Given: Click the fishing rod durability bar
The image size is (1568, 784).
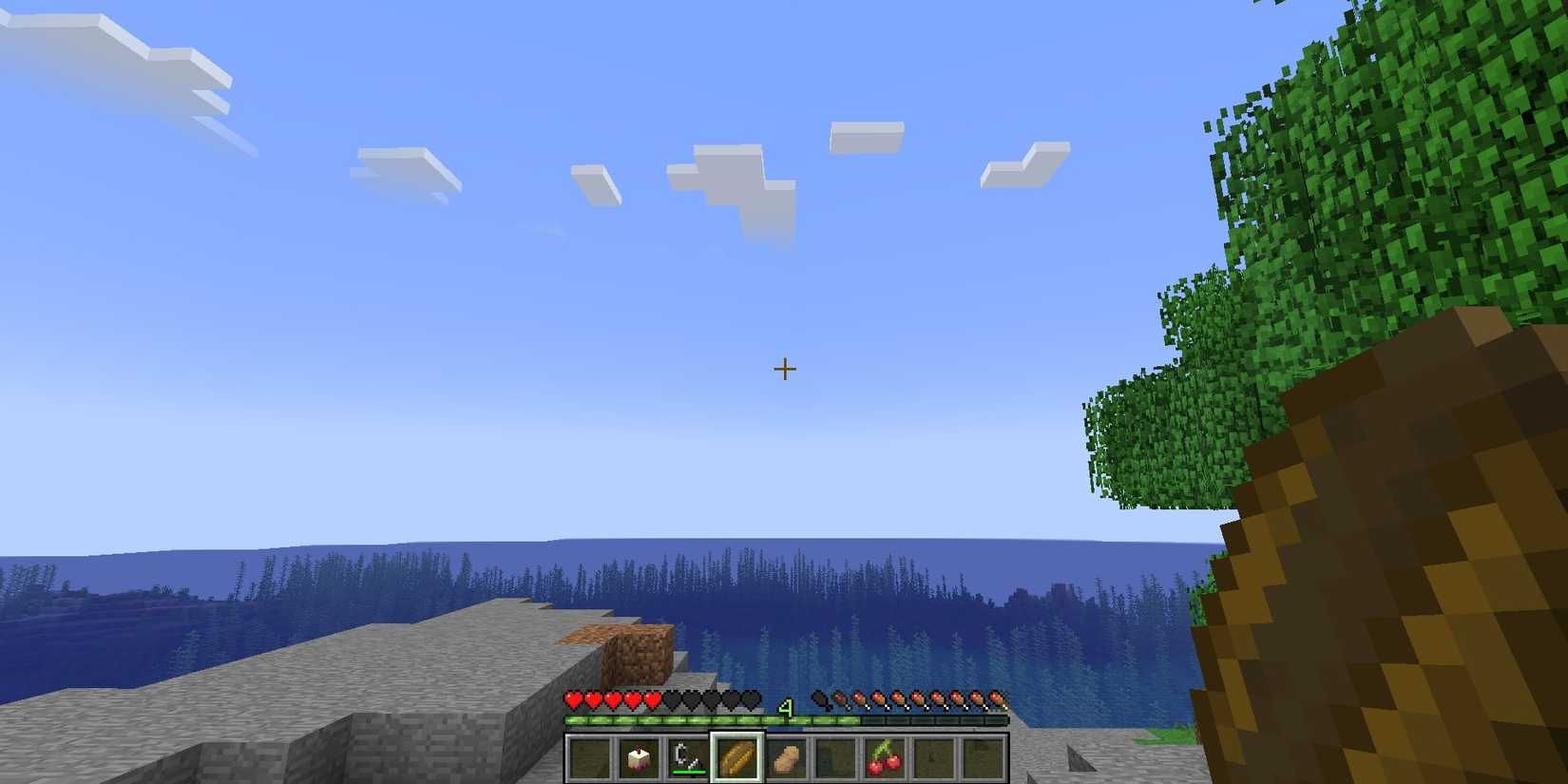Looking at the screenshot, I should pos(689,771).
